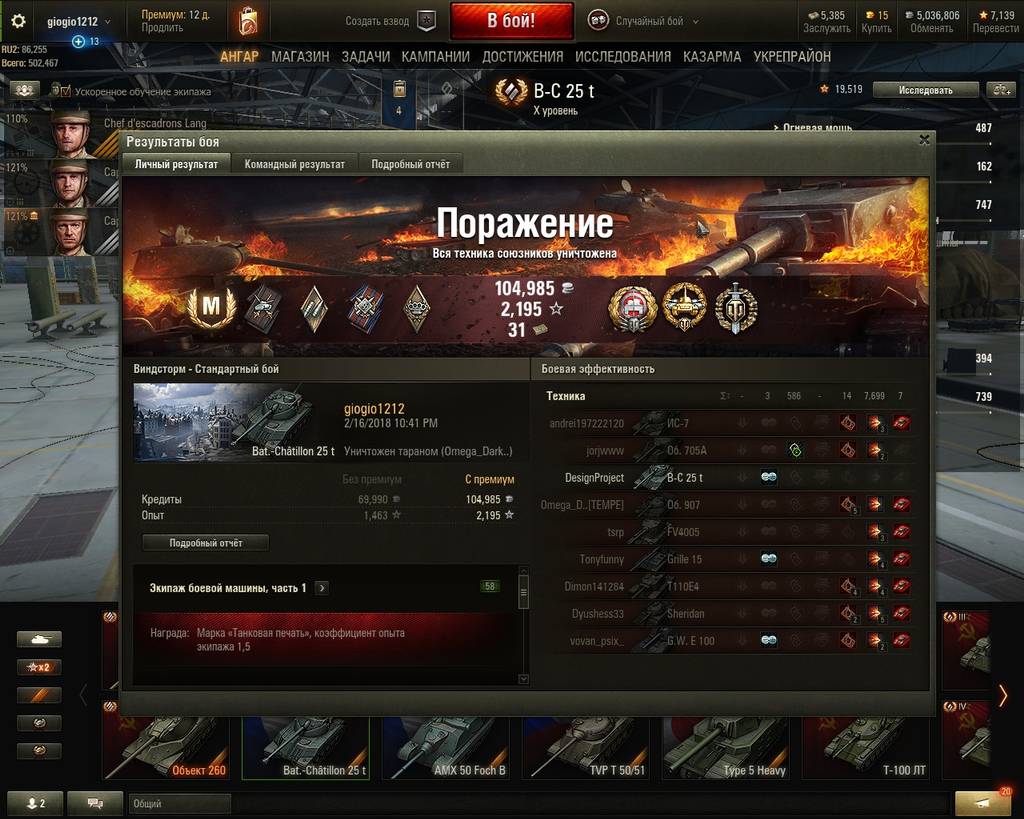This screenshot has width=1024, height=819.
Task: Open the Подробный отчёт tab
Action: tap(410, 164)
